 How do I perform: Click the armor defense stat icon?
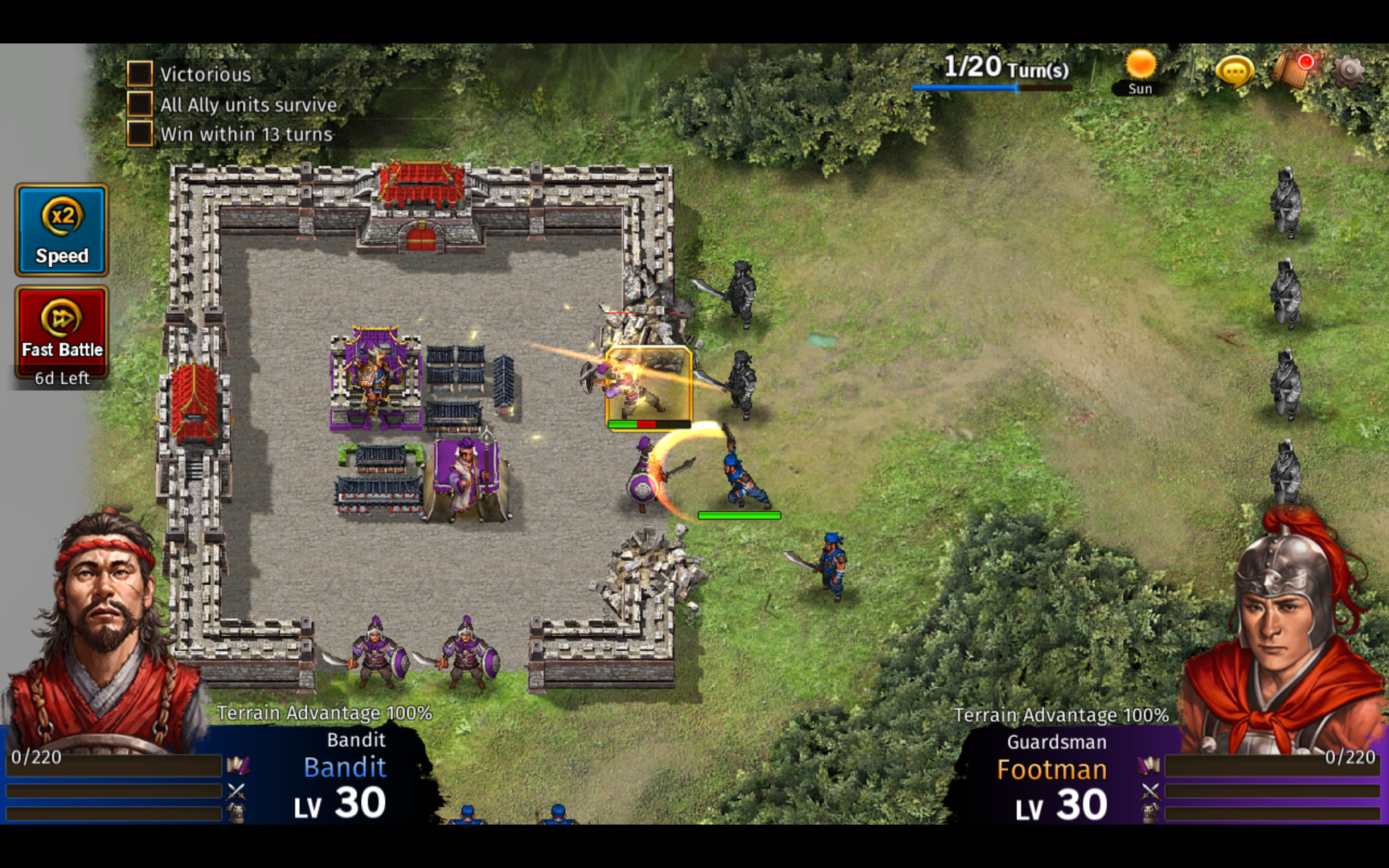(x=236, y=813)
